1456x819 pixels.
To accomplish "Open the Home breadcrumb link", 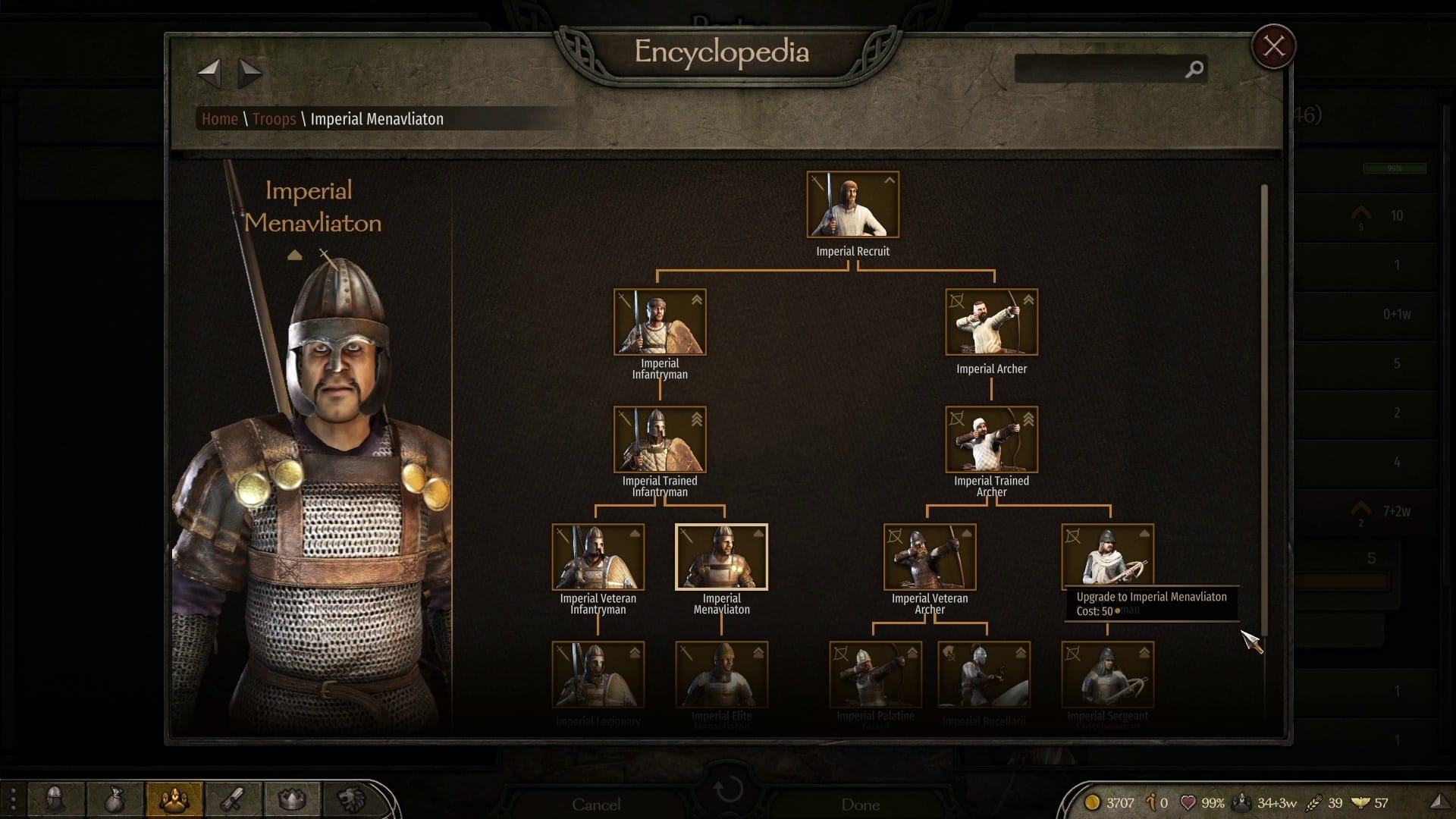I will coord(219,119).
